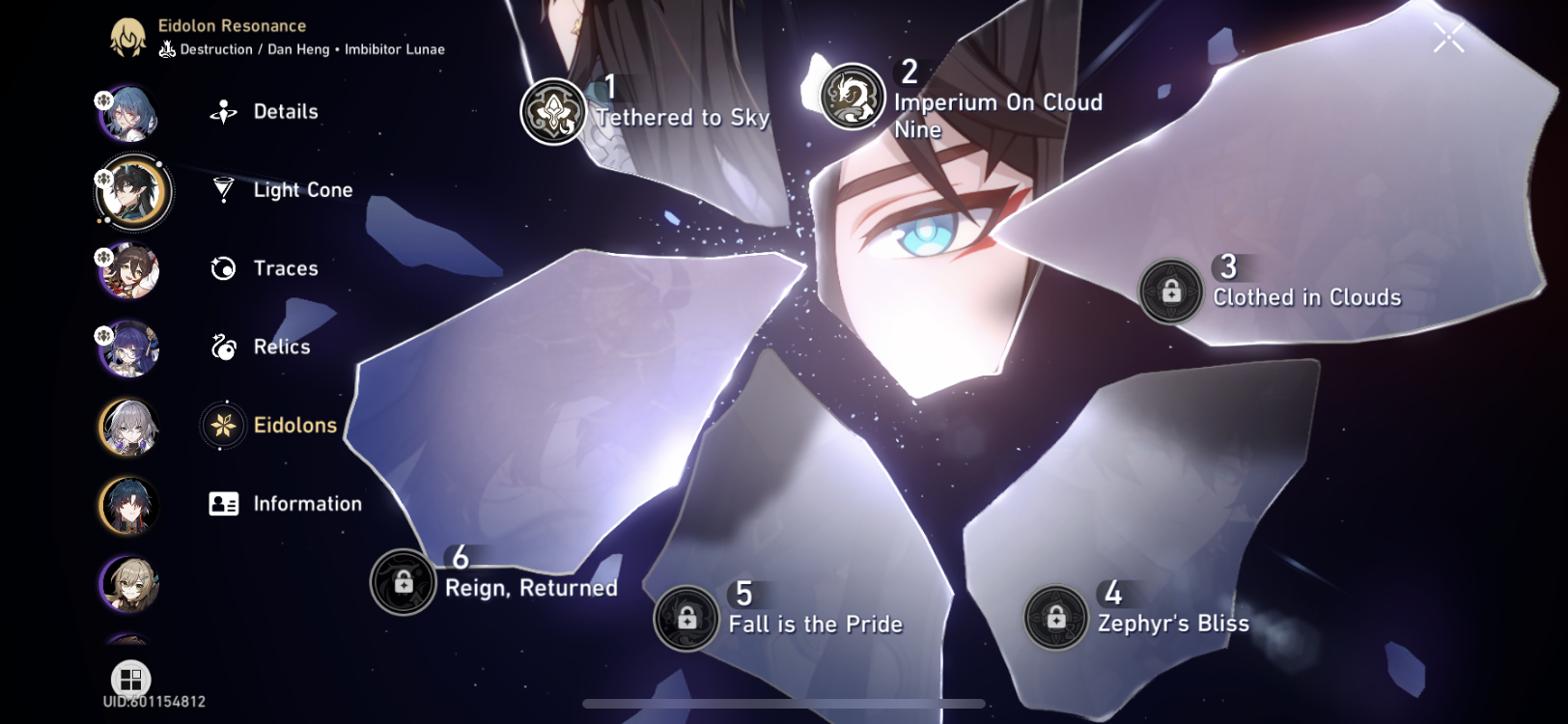Screen dimensions: 1568x724
Task: Switch to the Information tab
Action: tap(307, 503)
